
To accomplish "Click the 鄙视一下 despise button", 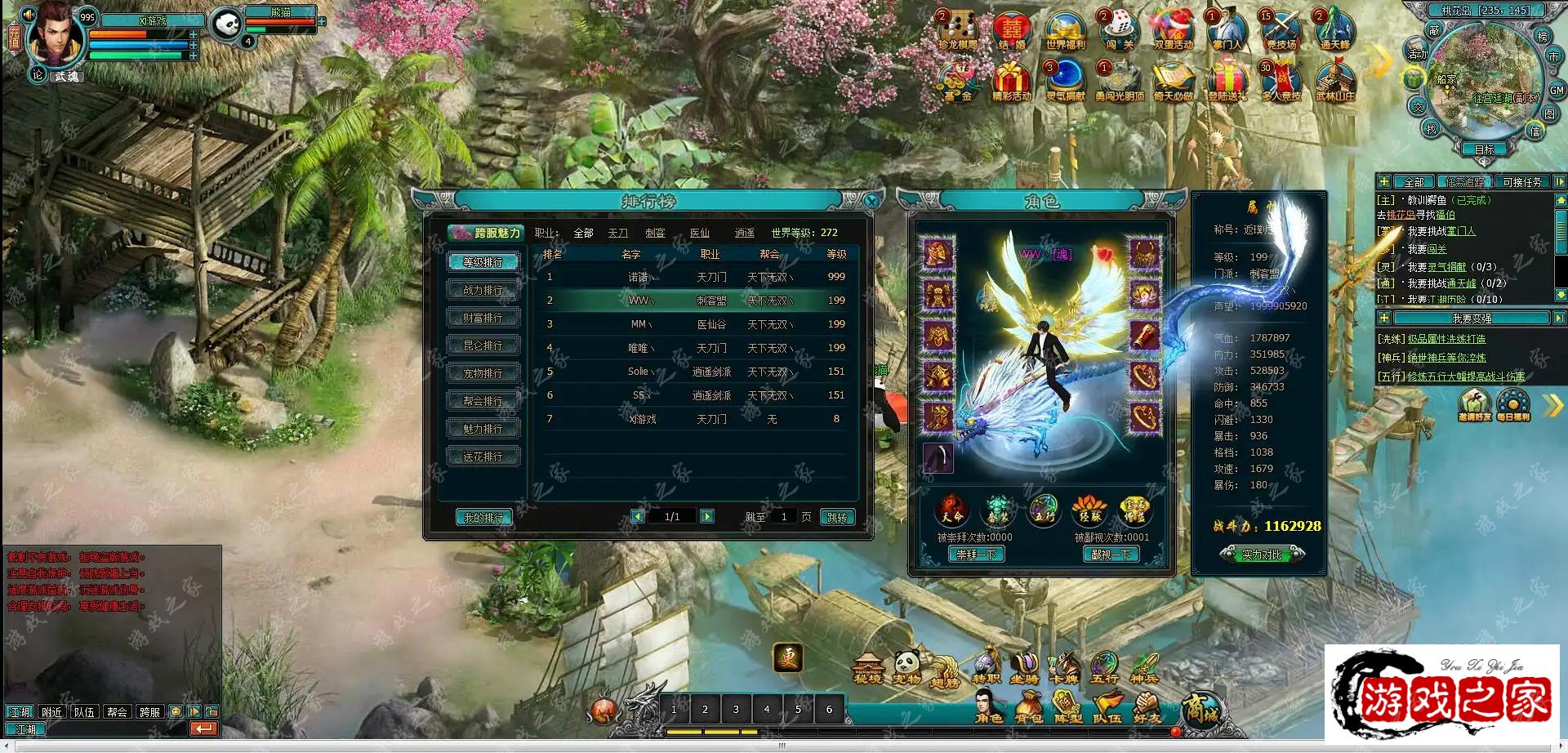I will coord(1111,555).
